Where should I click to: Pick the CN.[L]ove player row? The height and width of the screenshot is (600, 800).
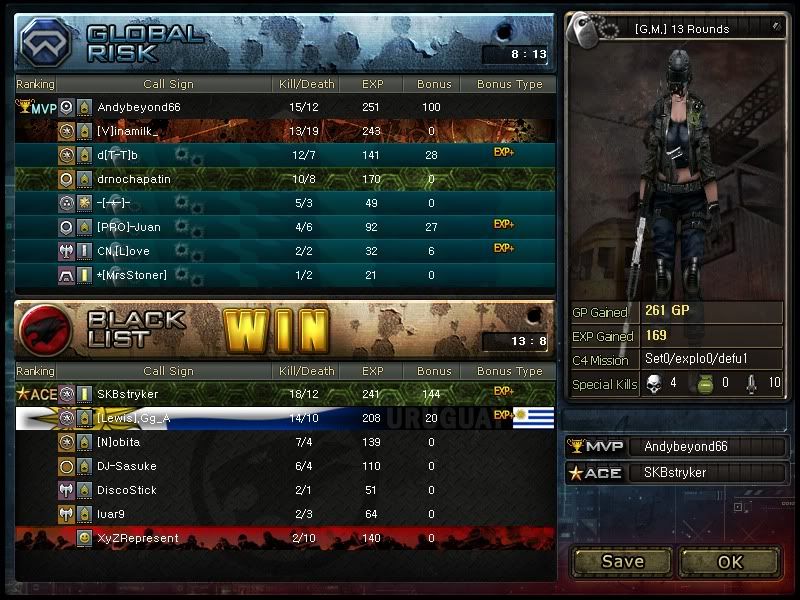pyautogui.click(x=285, y=251)
